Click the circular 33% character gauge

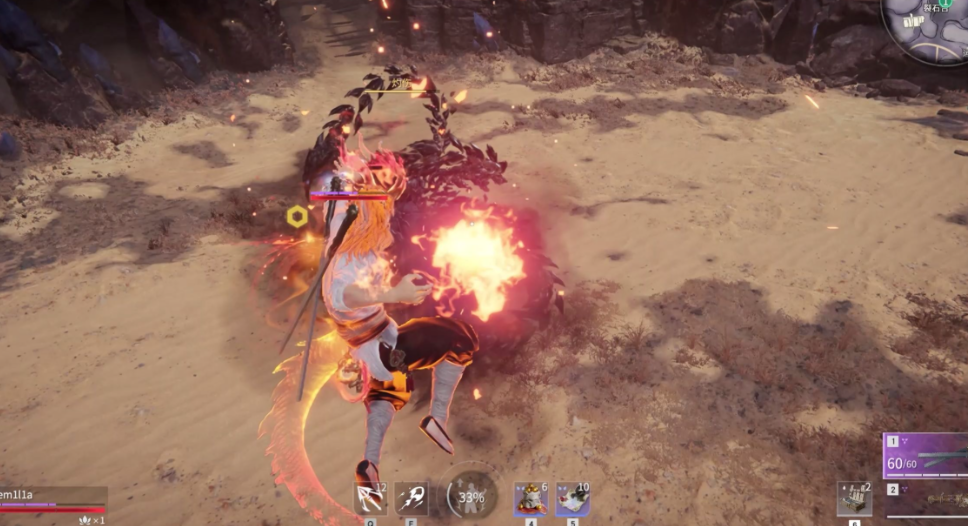[x=471, y=495]
